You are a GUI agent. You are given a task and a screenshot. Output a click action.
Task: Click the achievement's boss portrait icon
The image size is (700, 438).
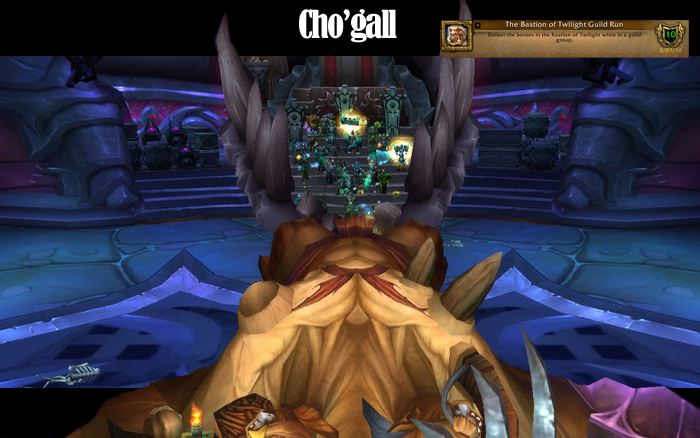(x=457, y=37)
